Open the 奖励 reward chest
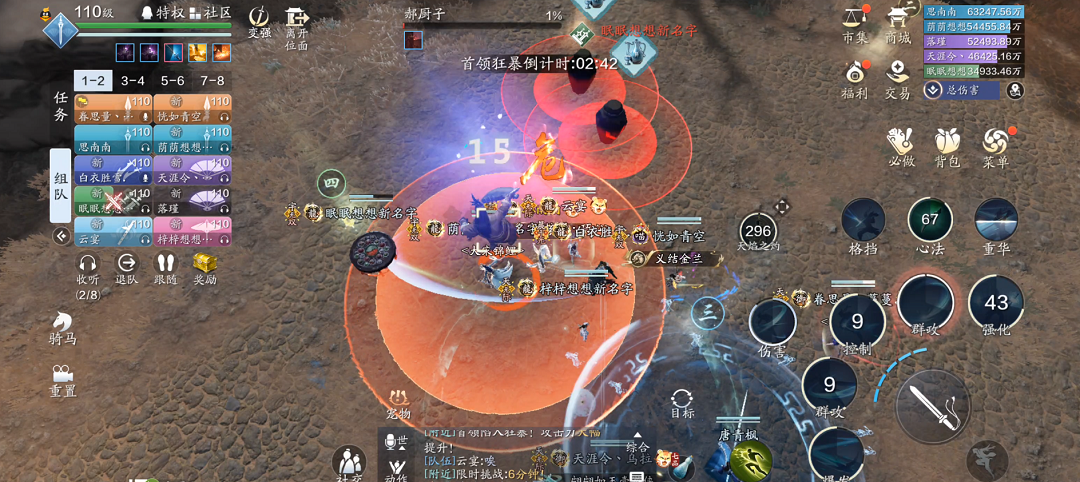This screenshot has width=1080, height=482. 205,268
